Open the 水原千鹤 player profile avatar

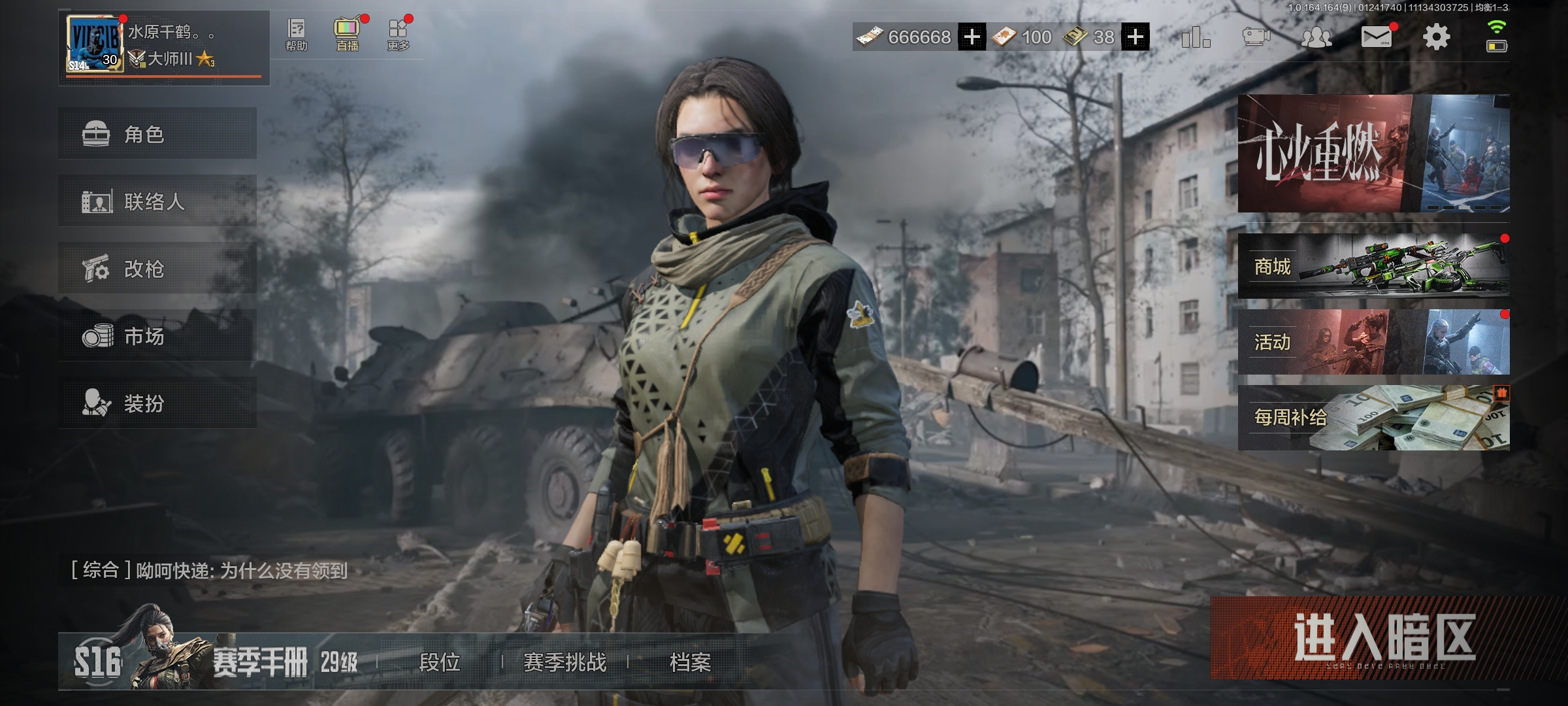[95, 43]
